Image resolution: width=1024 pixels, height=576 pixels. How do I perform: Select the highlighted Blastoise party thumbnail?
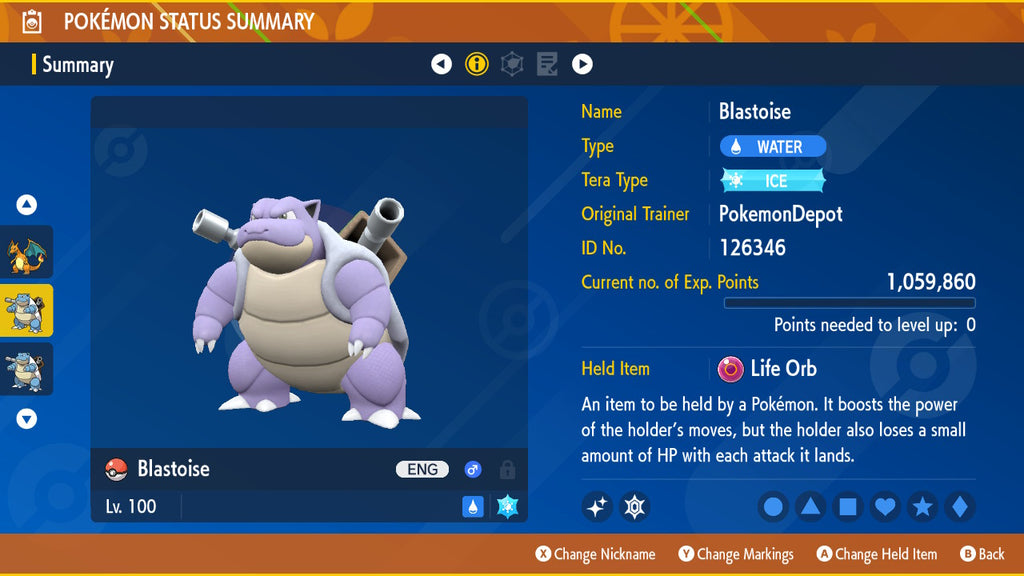(x=26, y=310)
